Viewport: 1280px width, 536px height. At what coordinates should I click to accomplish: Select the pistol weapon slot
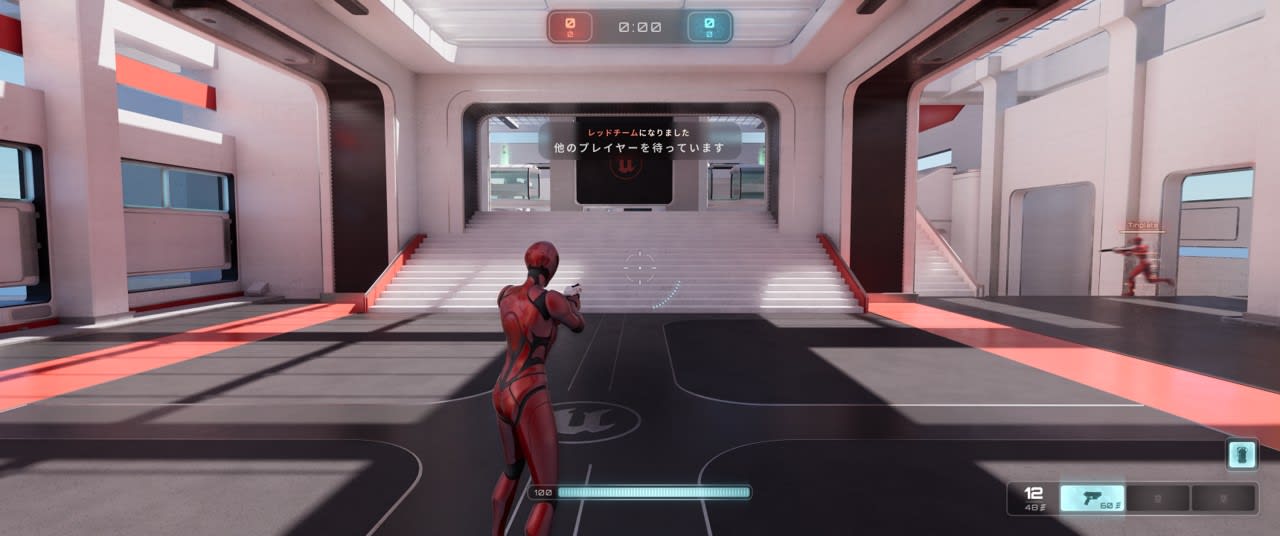[1092, 498]
